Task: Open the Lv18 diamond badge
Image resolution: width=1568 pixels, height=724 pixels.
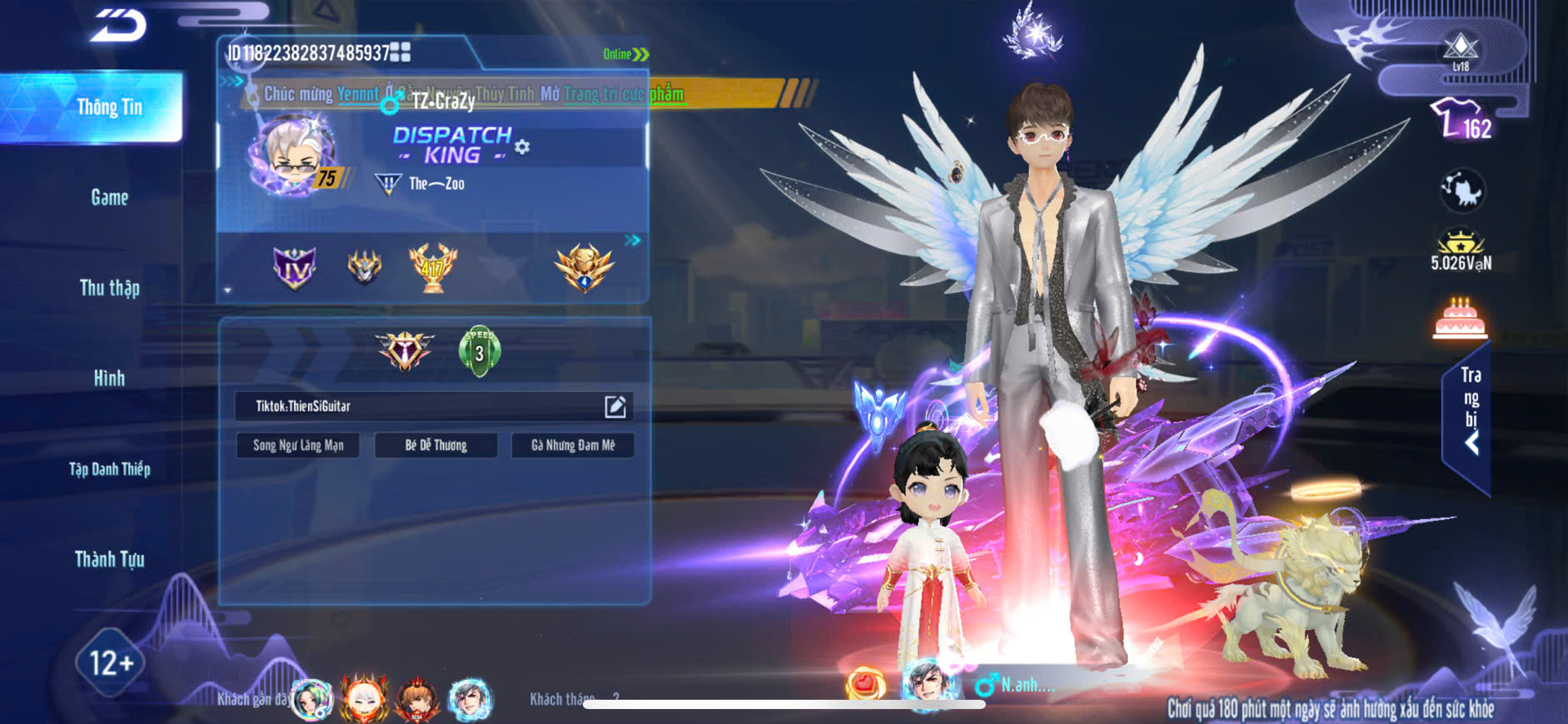Action: click(1461, 50)
